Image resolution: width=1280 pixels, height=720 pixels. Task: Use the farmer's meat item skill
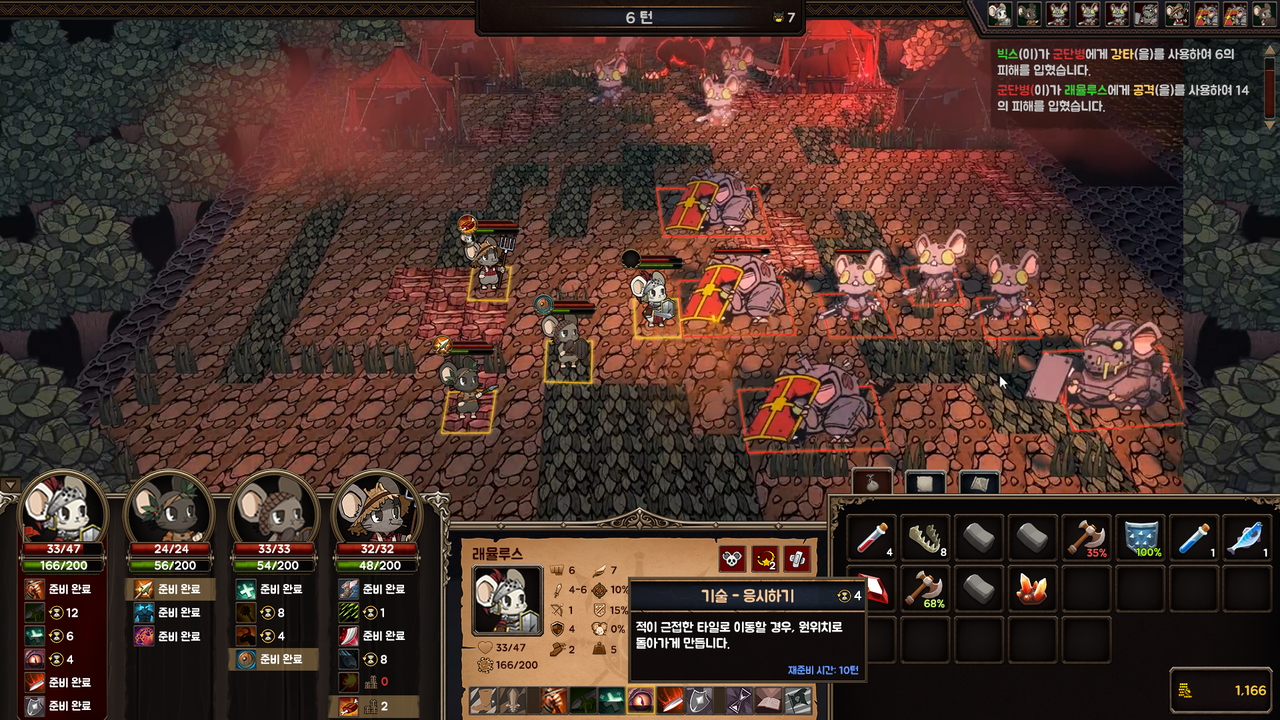348,706
